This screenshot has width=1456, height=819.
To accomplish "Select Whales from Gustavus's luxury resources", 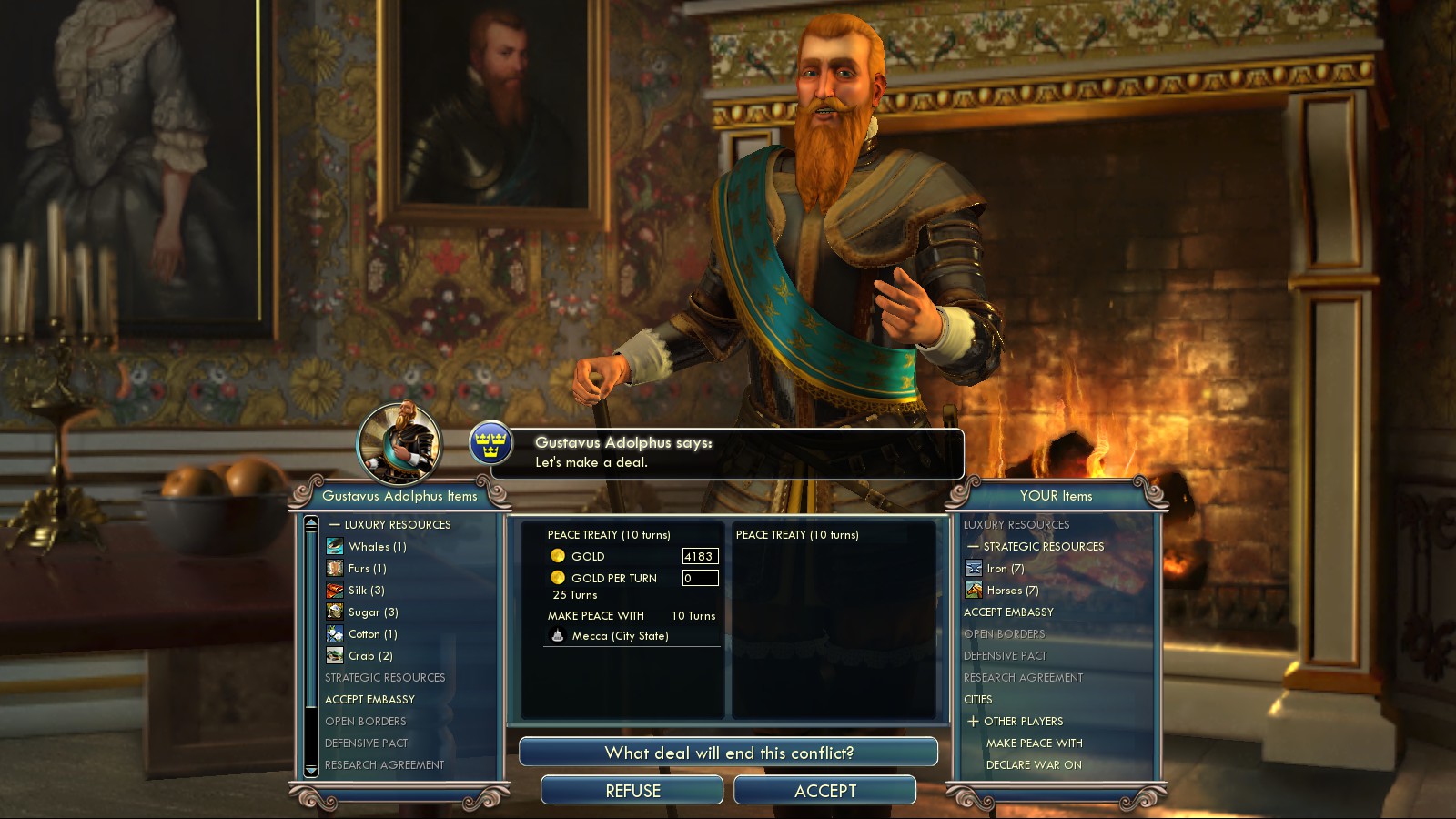I will point(376,547).
